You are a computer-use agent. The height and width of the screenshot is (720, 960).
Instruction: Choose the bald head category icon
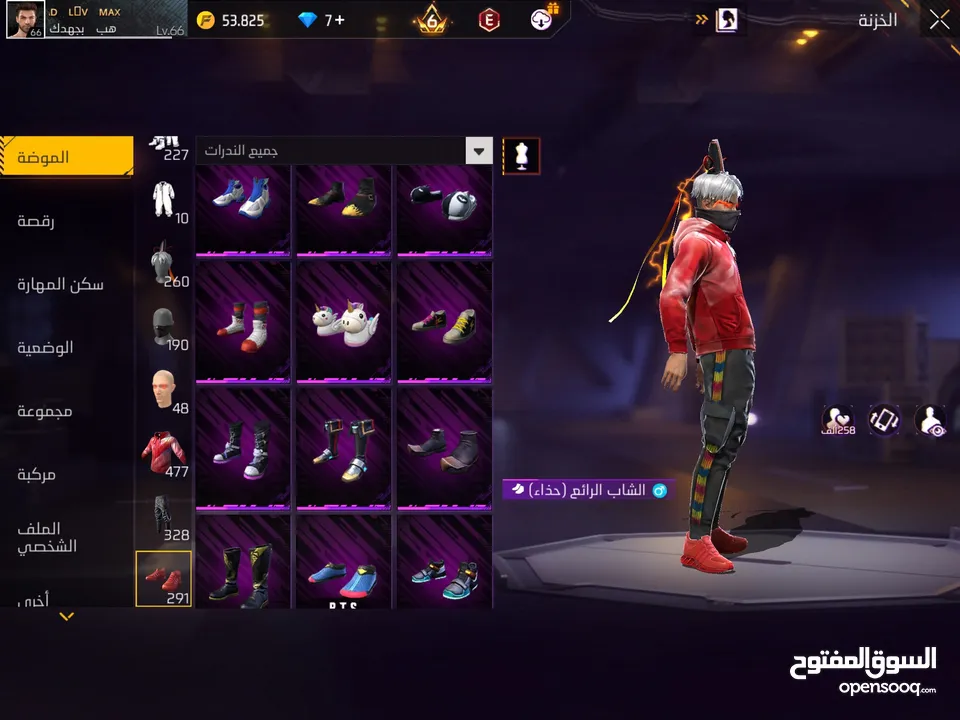click(163, 389)
